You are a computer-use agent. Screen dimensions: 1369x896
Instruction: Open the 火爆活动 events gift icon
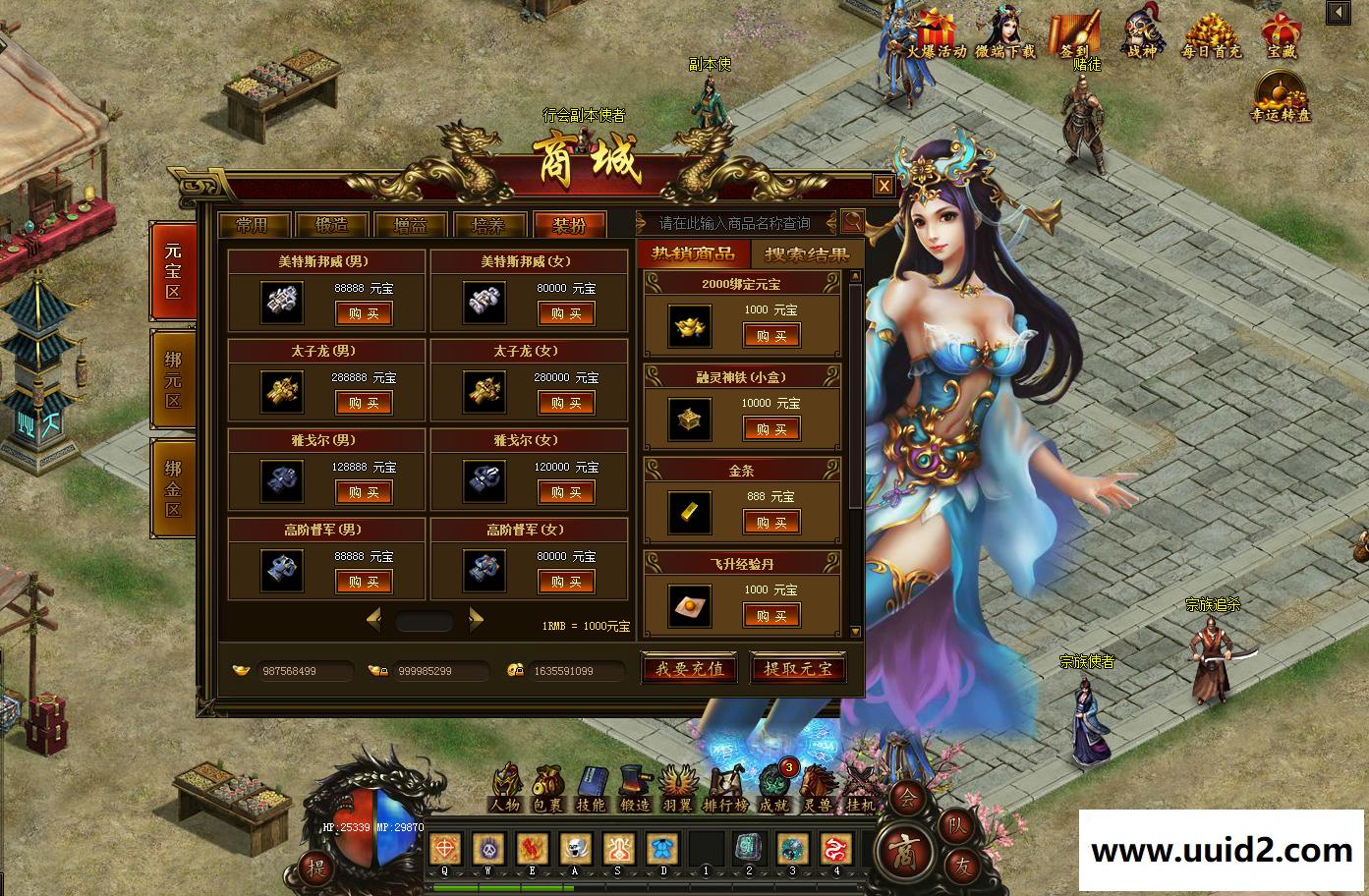pos(937,29)
